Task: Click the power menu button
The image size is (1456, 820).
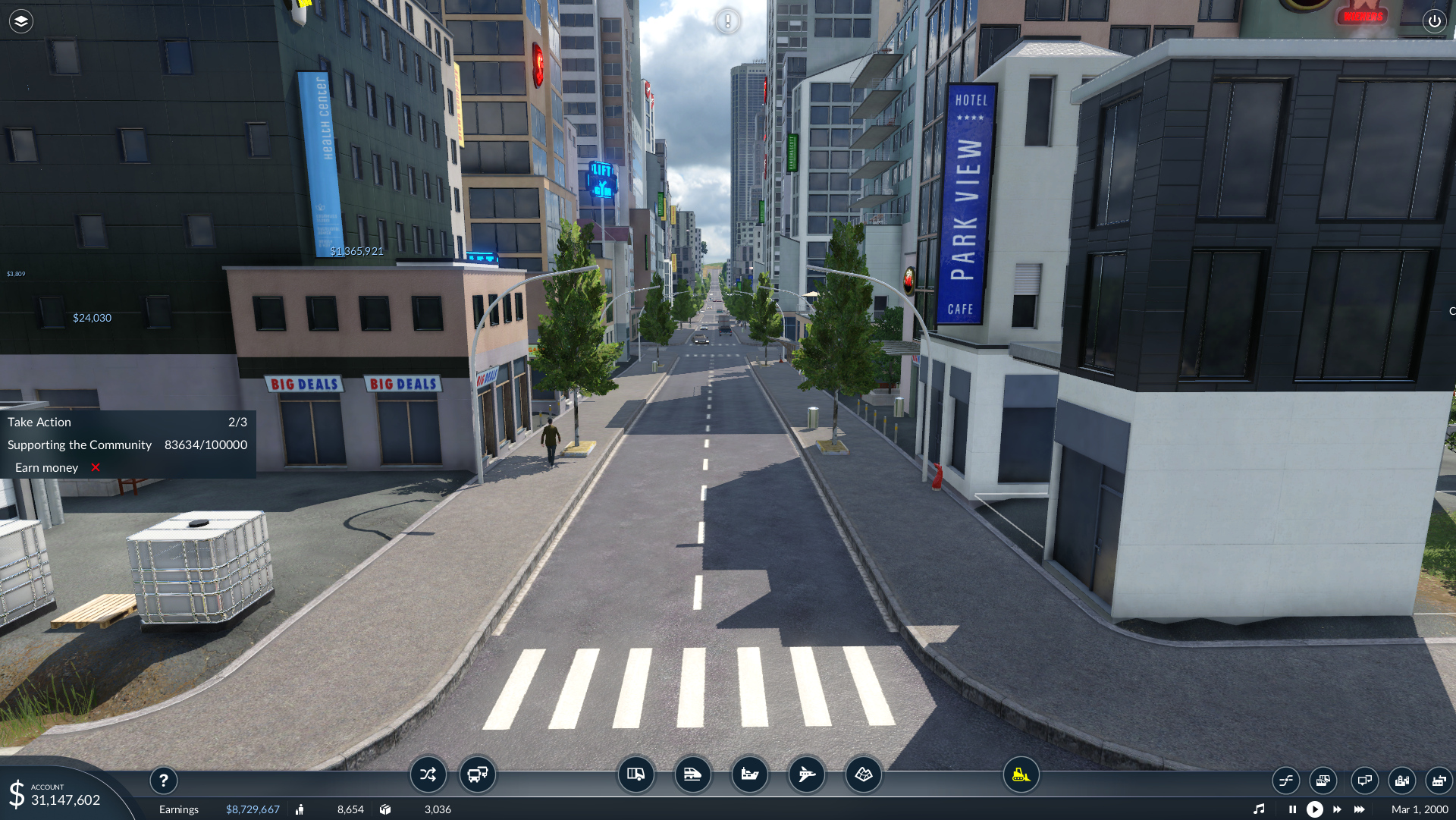Action: [1434, 21]
